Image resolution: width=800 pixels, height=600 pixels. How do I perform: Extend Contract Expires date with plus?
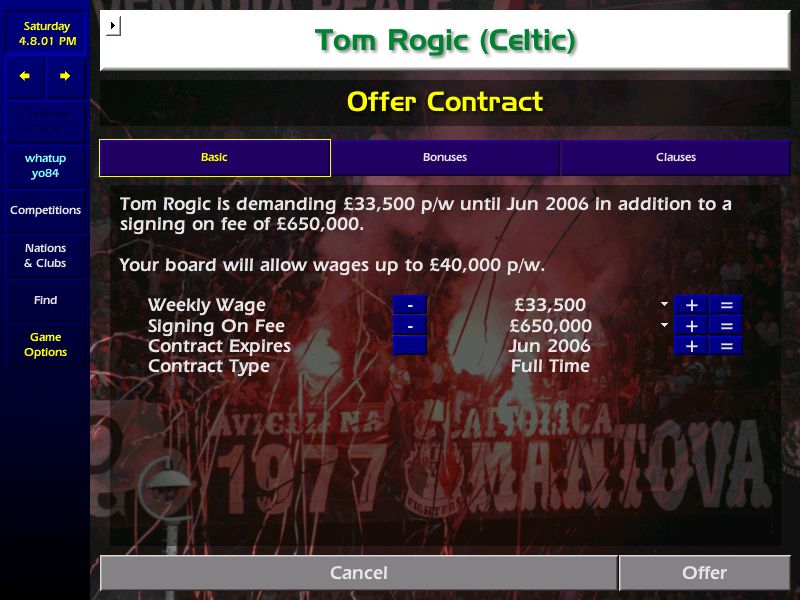pos(691,346)
